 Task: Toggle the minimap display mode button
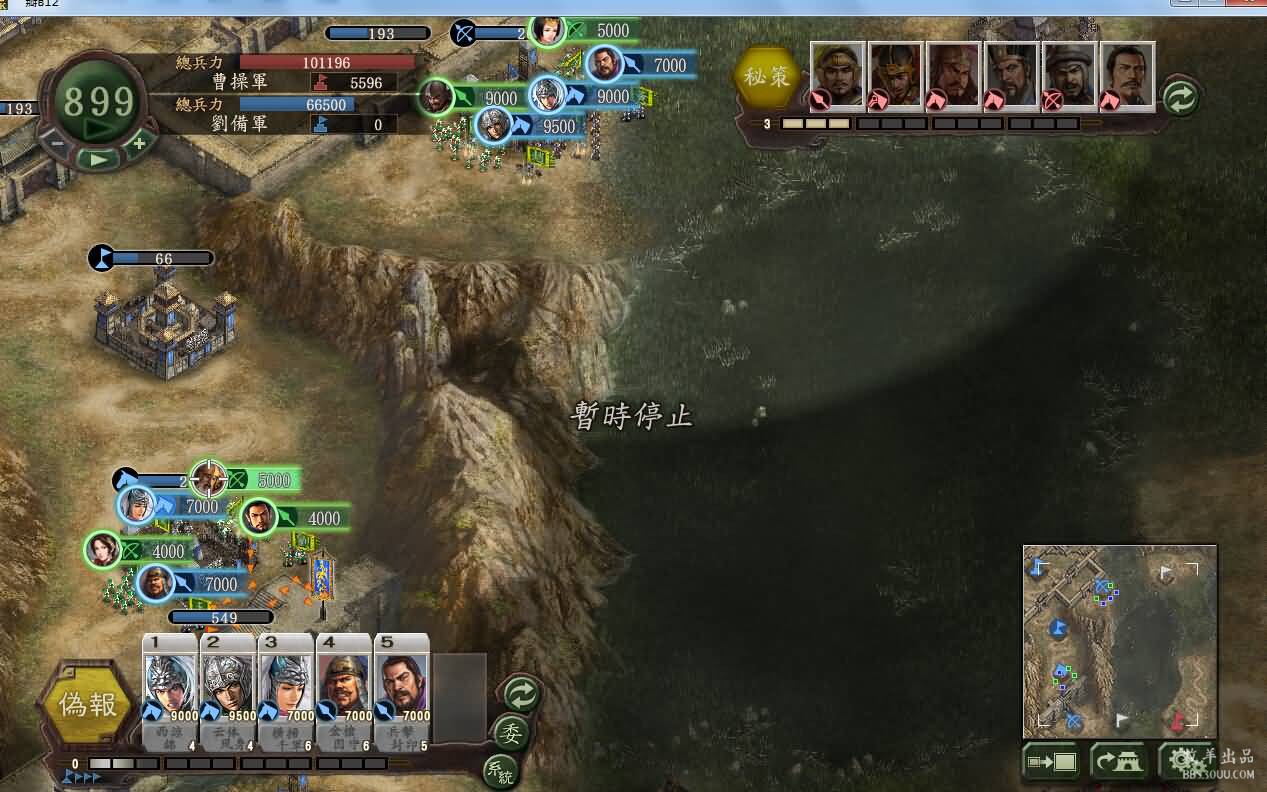(x=1050, y=762)
